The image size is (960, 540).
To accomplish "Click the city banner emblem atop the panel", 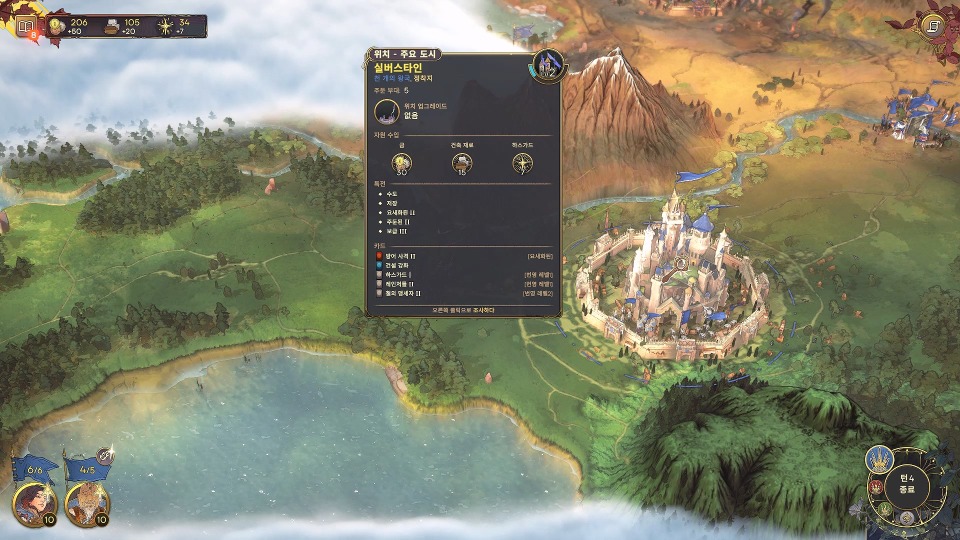I will coord(547,65).
